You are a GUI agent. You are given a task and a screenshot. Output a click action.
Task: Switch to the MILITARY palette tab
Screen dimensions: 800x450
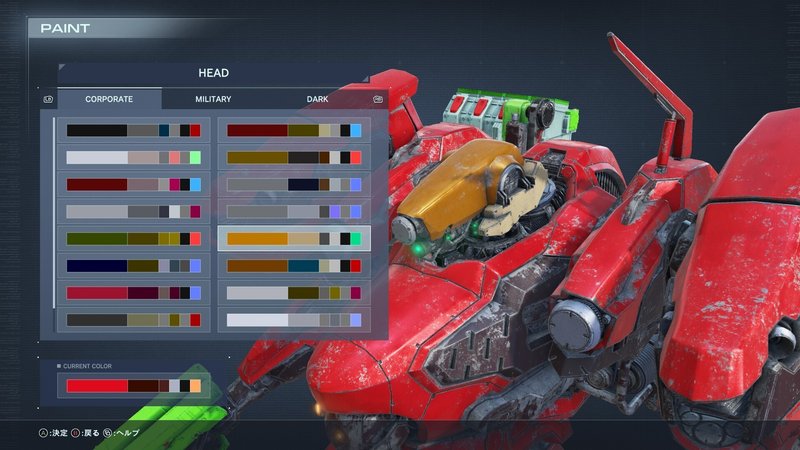click(x=213, y=99)
